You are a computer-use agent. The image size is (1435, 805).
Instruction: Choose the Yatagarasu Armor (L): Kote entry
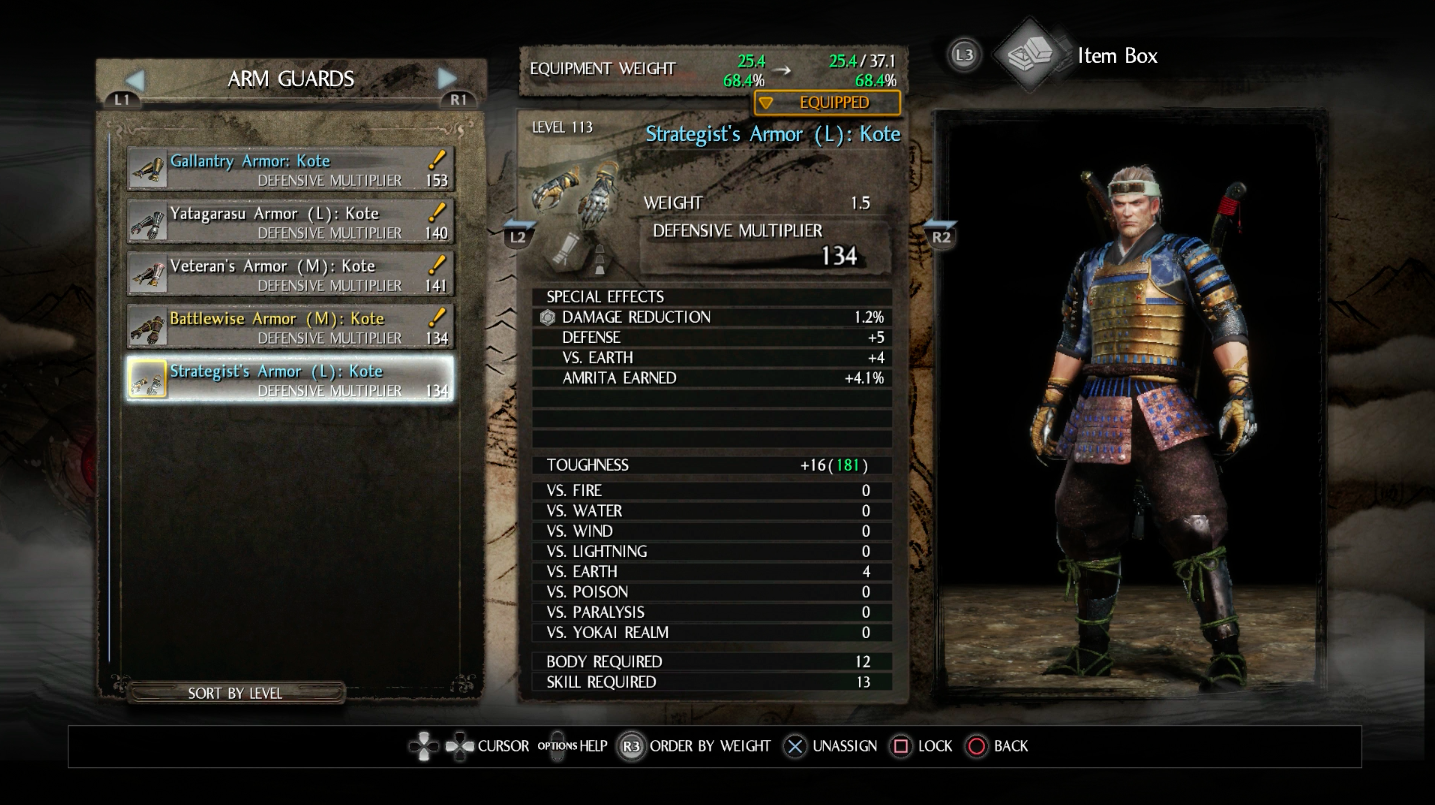point(290,222)
